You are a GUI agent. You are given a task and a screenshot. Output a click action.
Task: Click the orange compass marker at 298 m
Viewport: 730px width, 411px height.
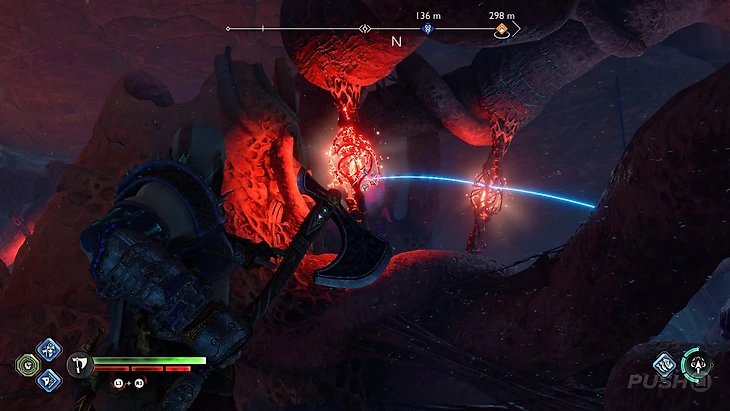click(502, 30)
